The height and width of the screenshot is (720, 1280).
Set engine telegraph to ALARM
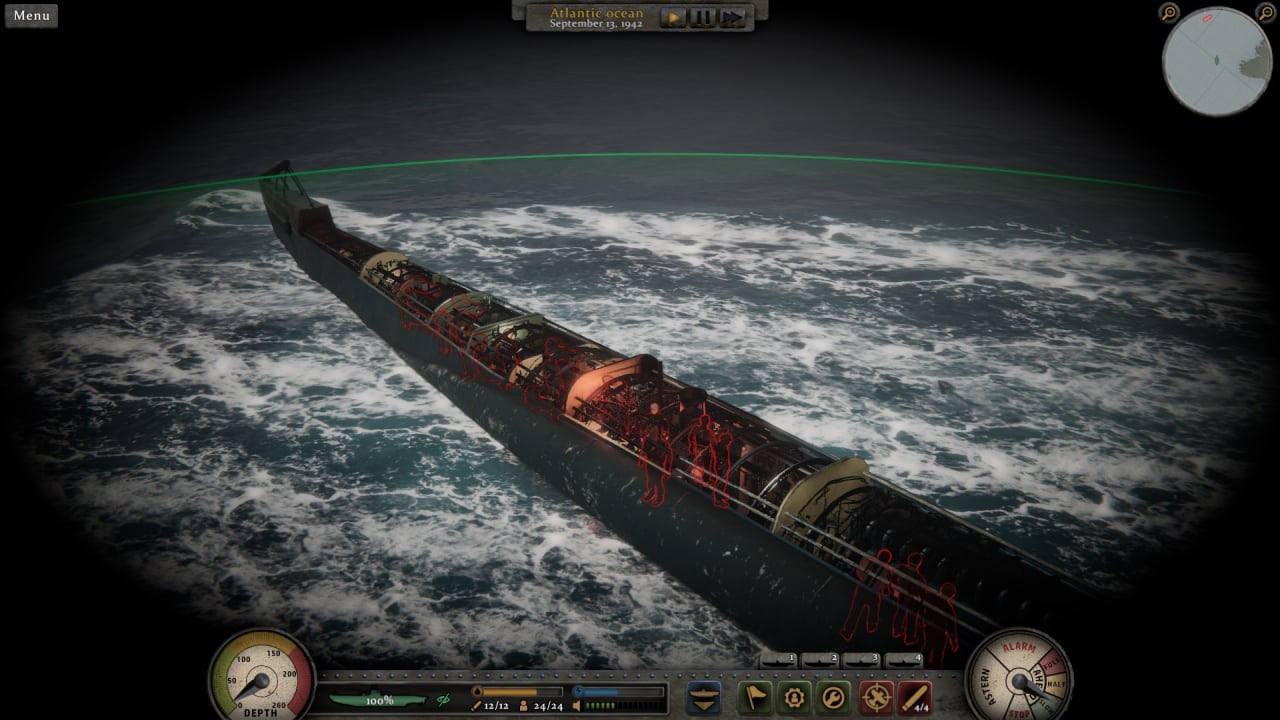pyautogui.click(x=1019, y=647)
